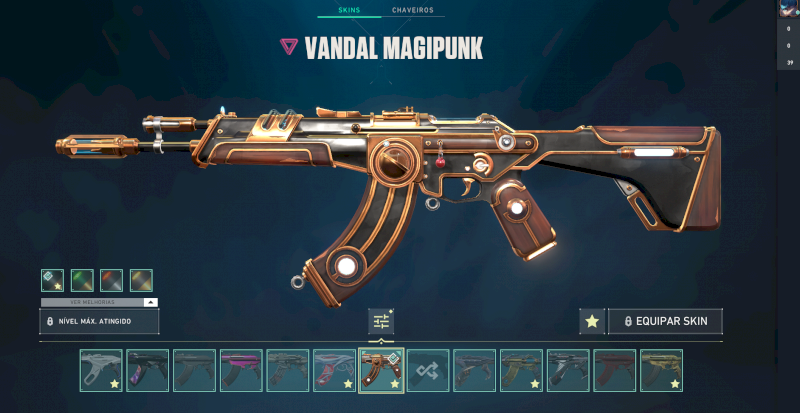Select the Vandal skin with magenta magazine
Image resolution: width=800 pixels, height=413 pixels.
[241, 370]
